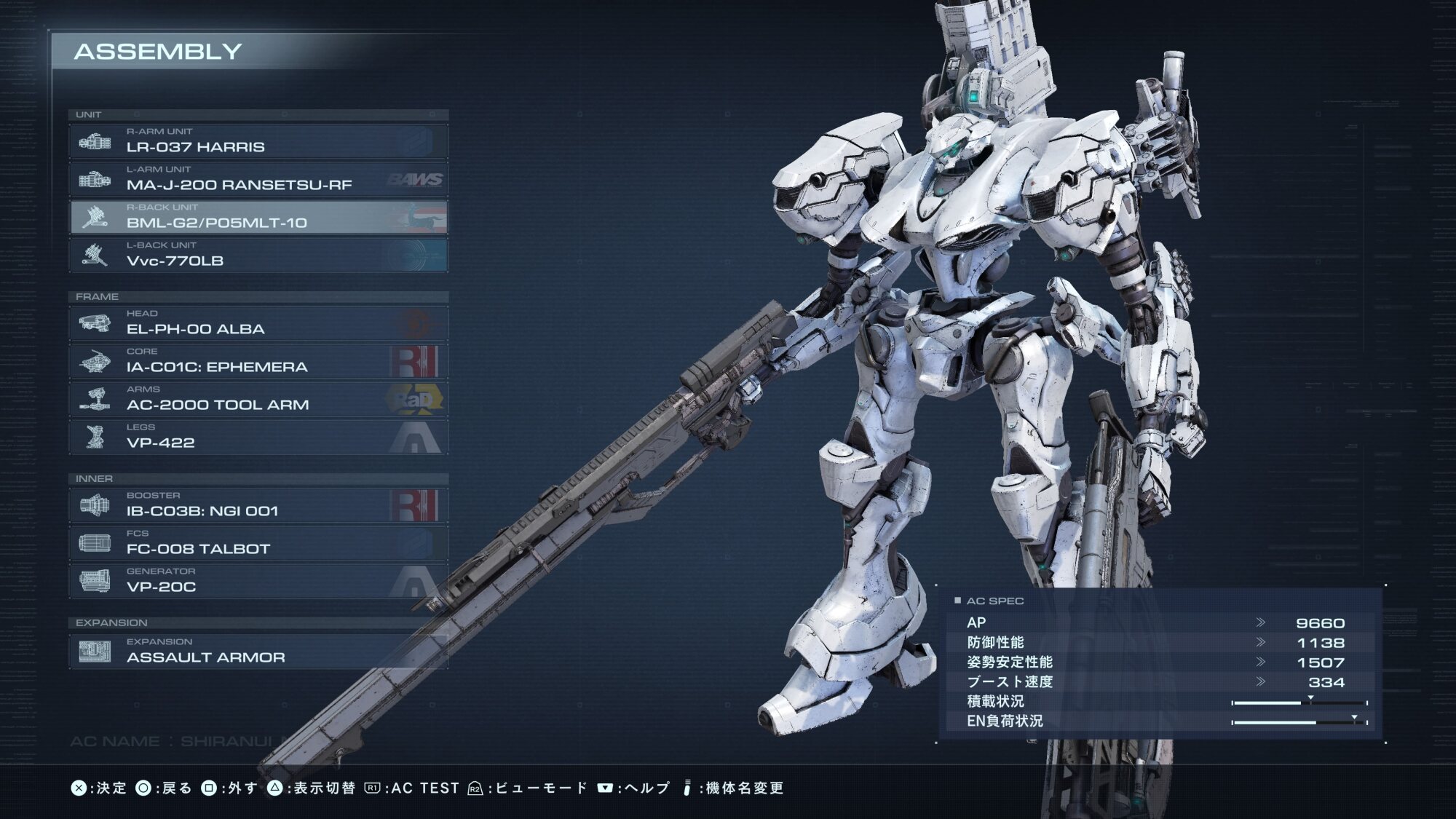This screenshot has width=1456, height=819.
Task: Choose the Legs slot VP-422
Action: [x=258, y=437]
